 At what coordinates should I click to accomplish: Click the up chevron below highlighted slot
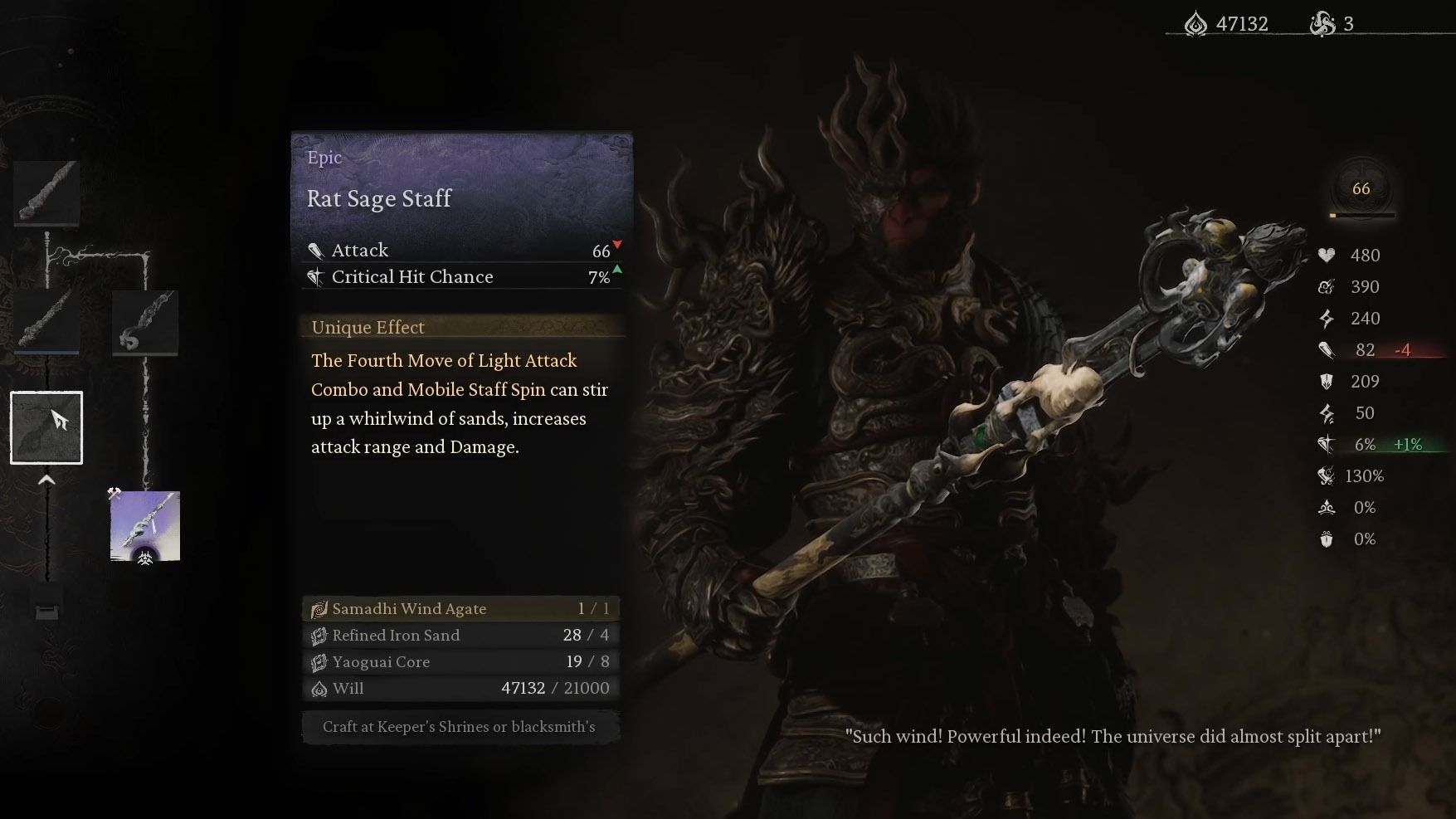(x=46, y=480)
